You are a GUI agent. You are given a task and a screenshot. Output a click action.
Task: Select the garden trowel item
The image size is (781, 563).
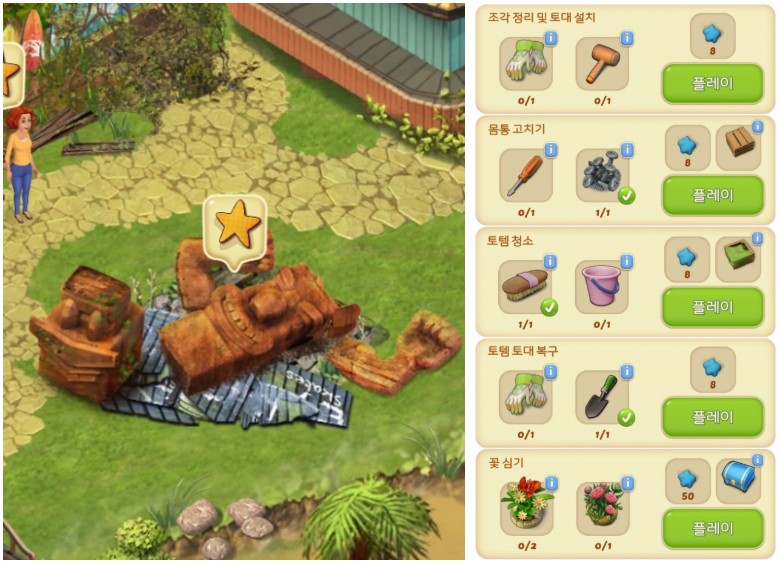601,398
